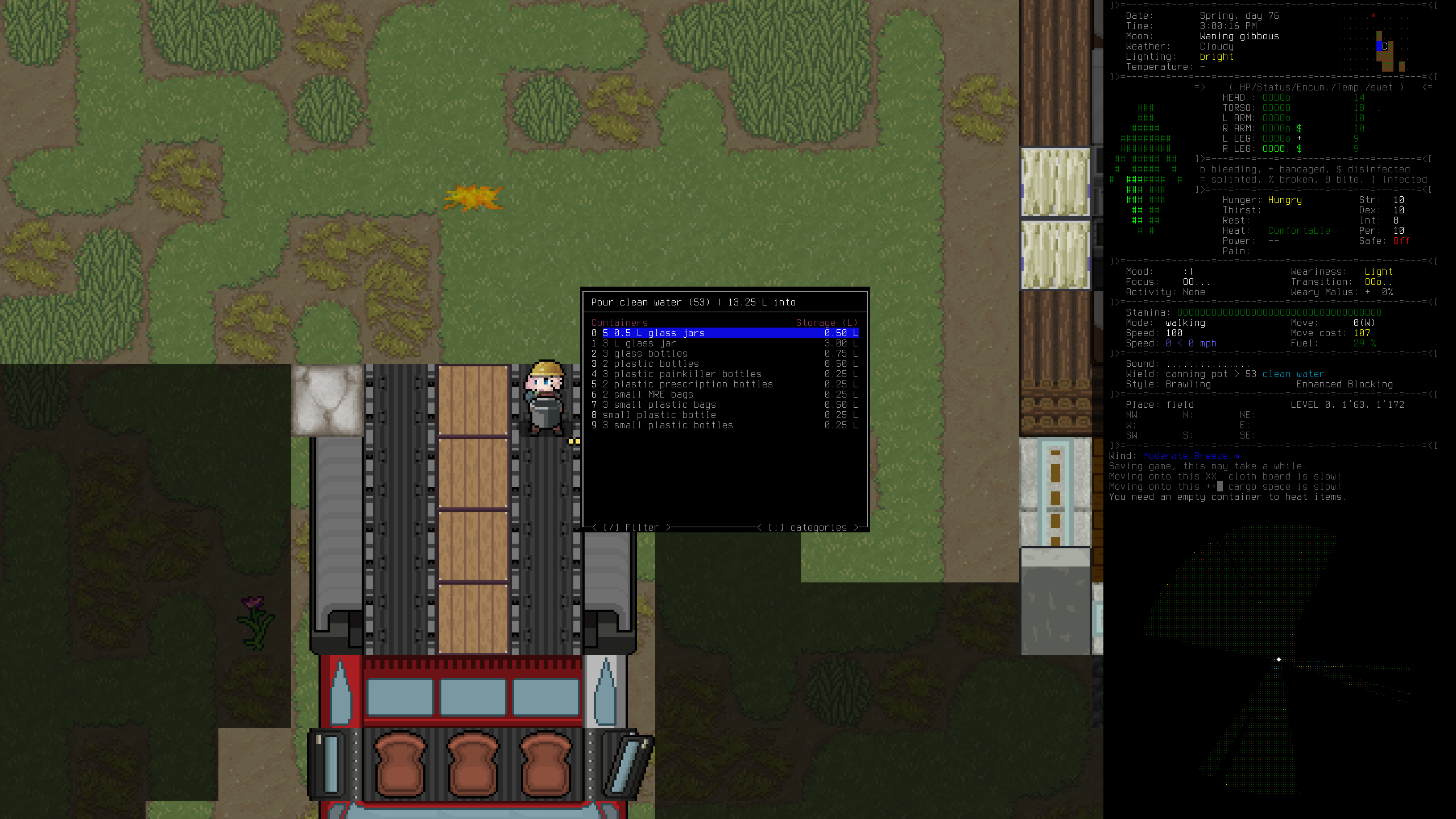Pick the 3 small plastic bottles entry
1456x819 pixels.
667,425
